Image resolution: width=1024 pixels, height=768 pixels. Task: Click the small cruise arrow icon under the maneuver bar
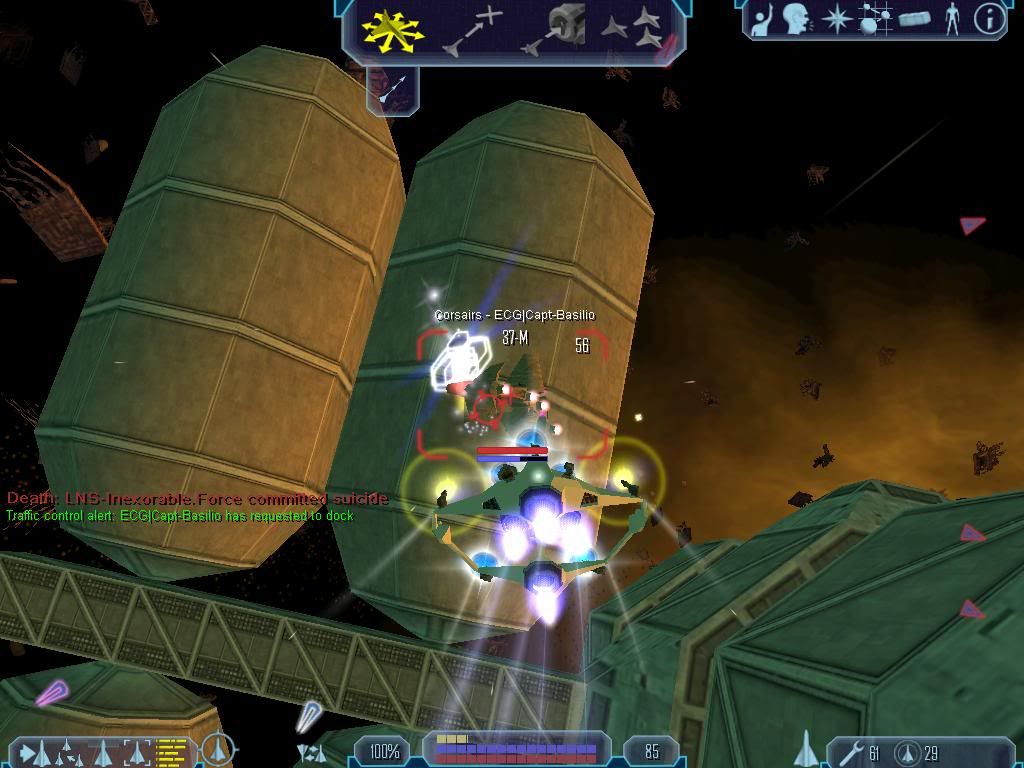pyautogui.click(x=393, y=91)
